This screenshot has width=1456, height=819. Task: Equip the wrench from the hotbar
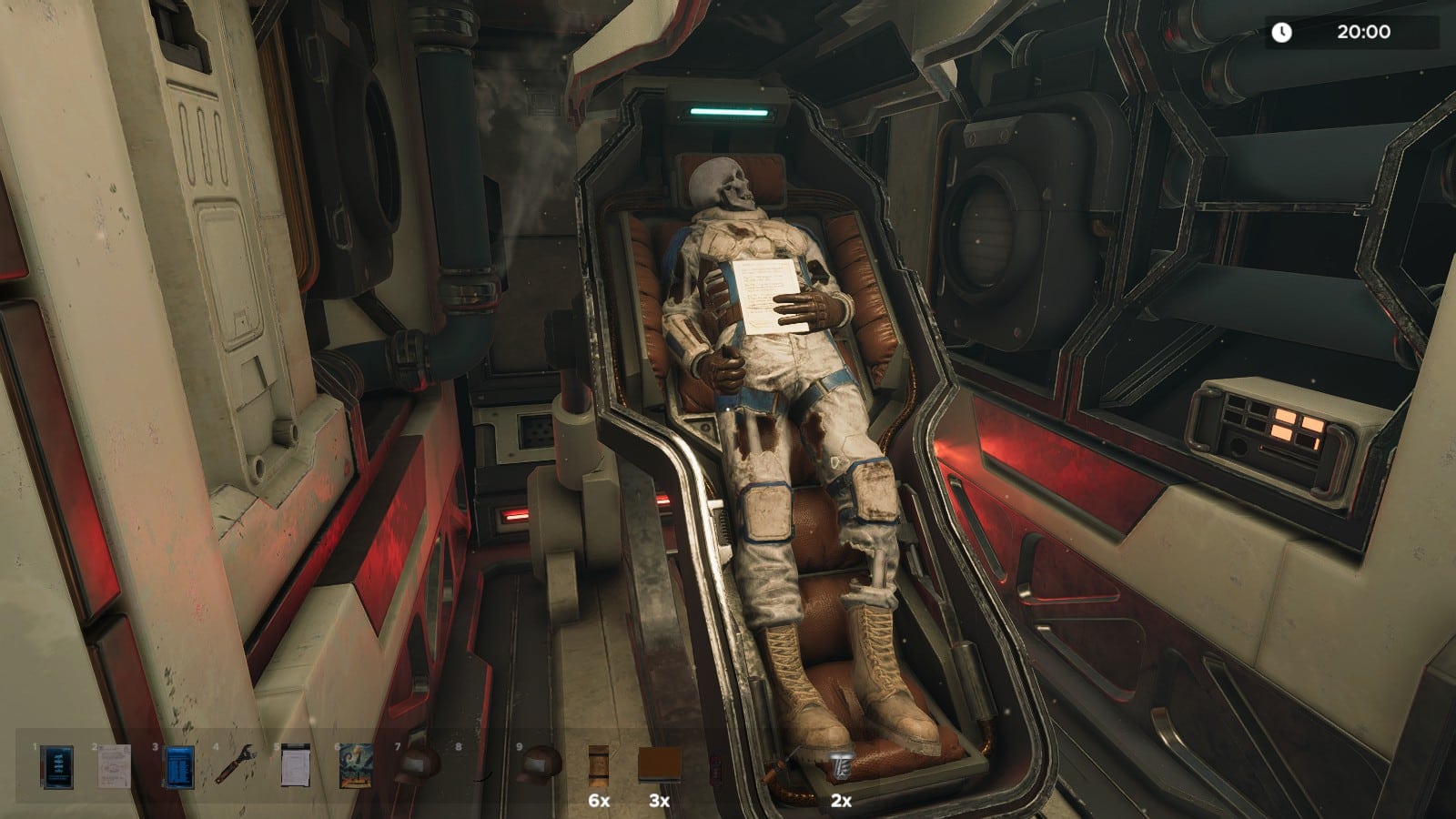point(235,764)
